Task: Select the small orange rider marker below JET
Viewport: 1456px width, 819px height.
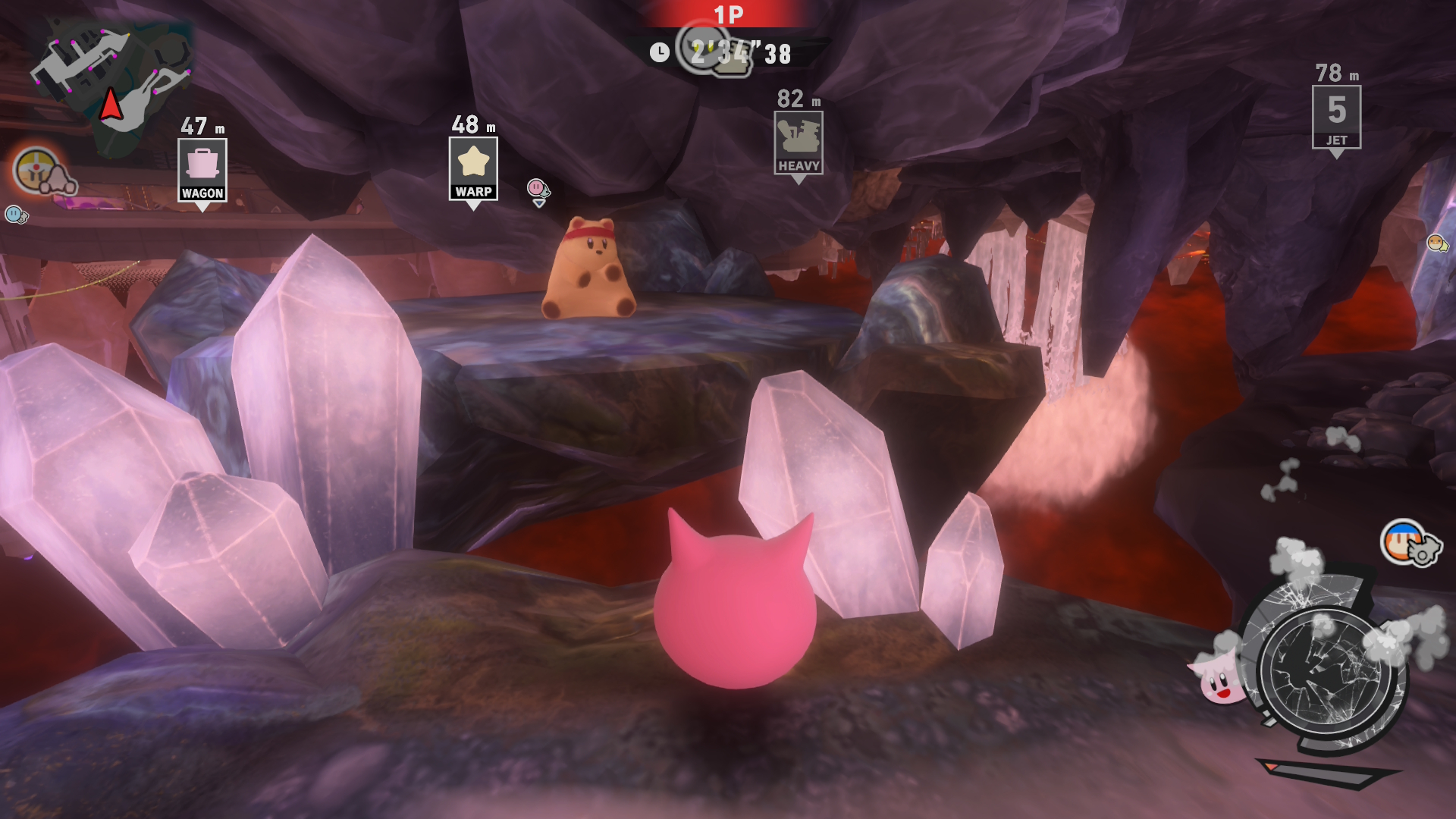Action: tap(1436, 243)
